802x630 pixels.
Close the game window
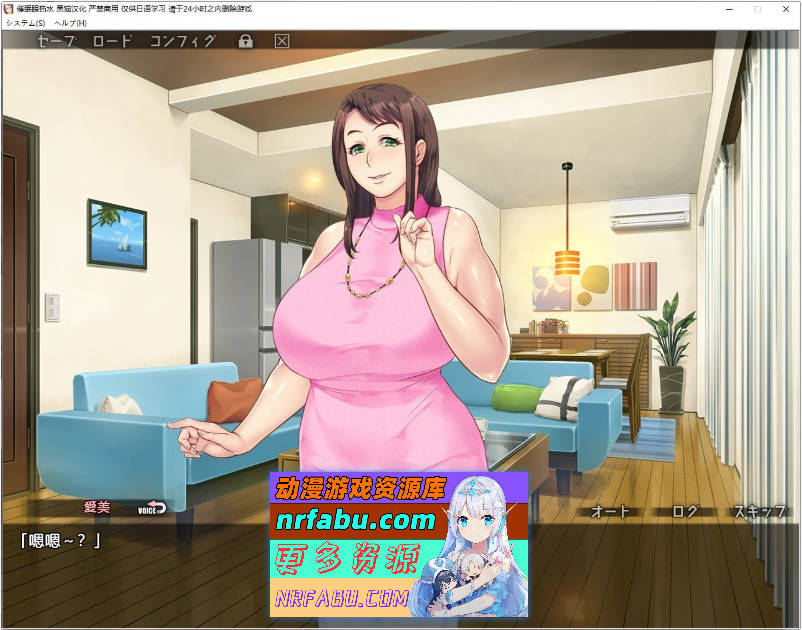coord(785,8)
